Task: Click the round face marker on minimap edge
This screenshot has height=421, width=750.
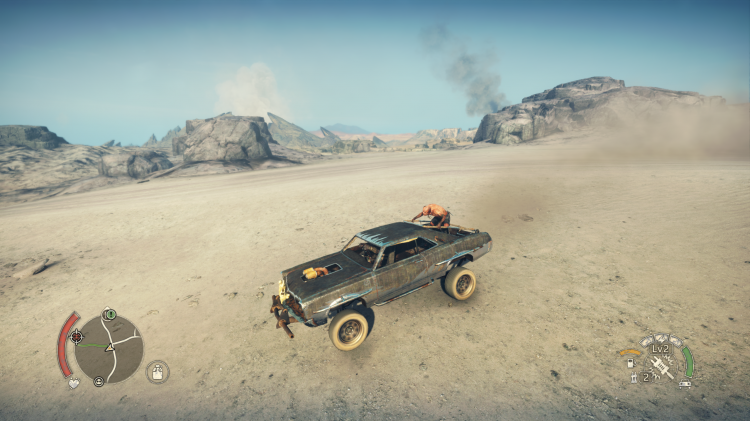Action: pyautogui.click(x=99, y=381)
